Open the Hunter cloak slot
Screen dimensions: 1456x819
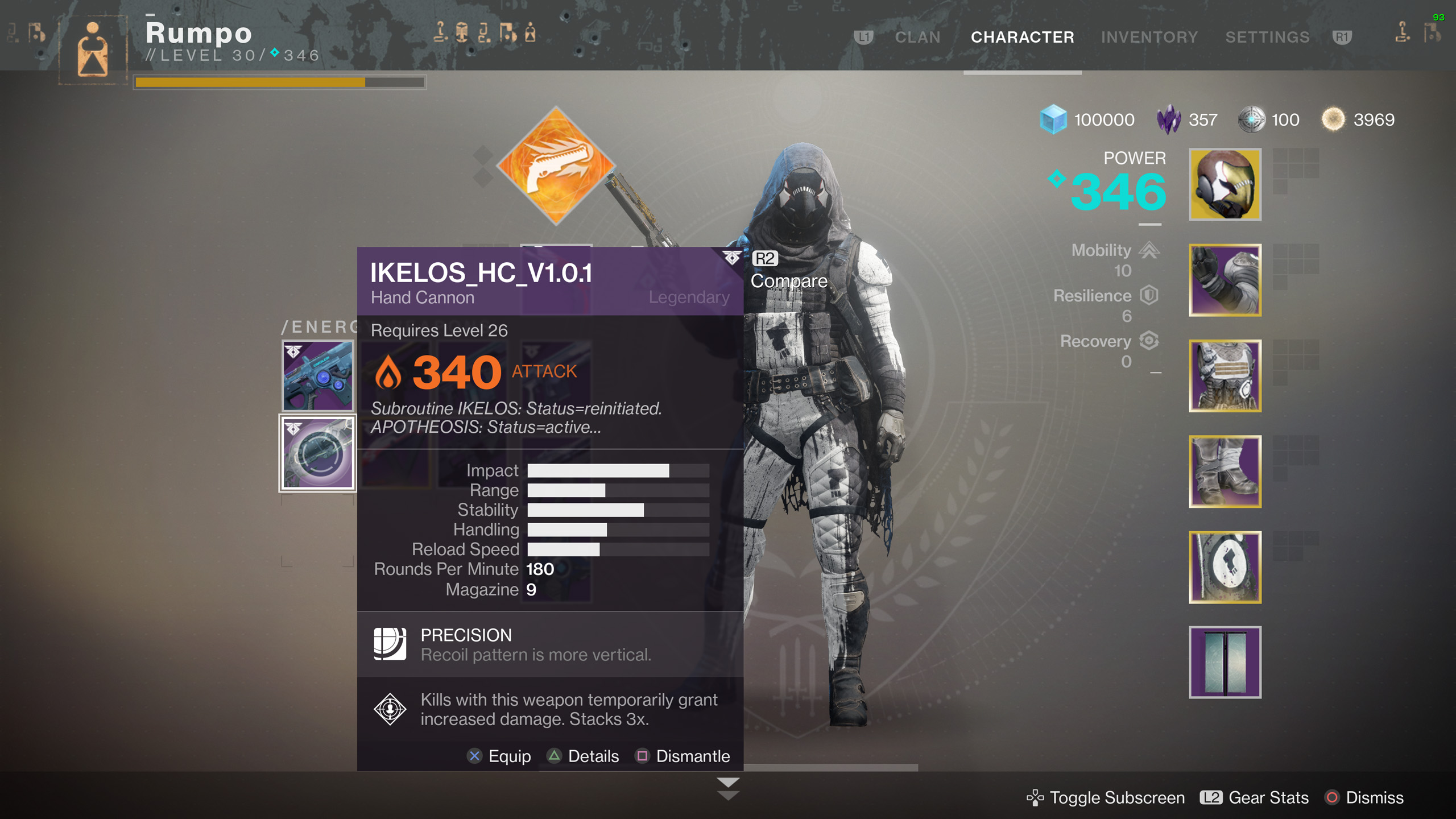pos(1225,567)
